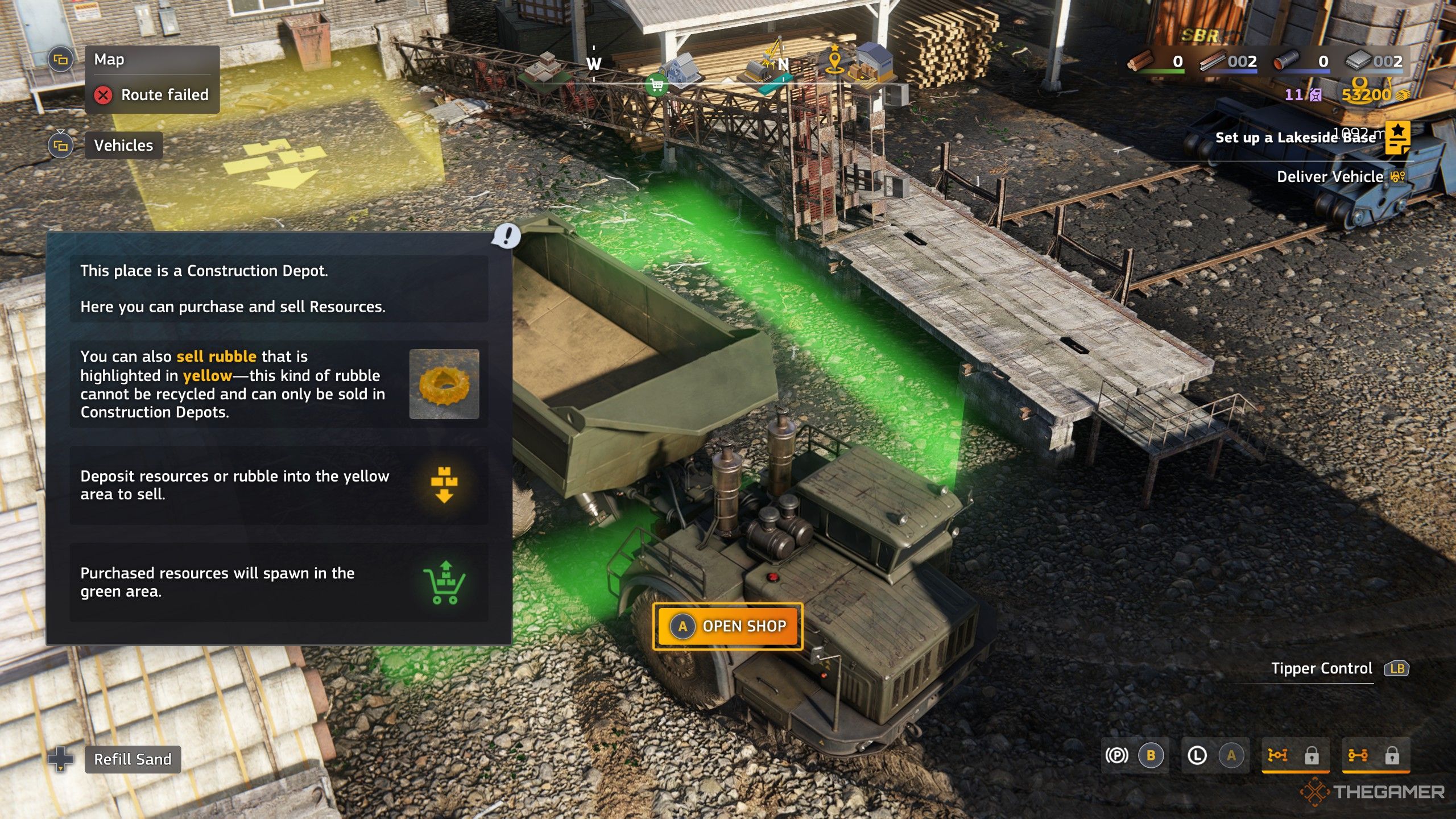Screen dimensions: 1456x819
Task: Click the green shopping cart compass marker
Action: coord(657,86)
